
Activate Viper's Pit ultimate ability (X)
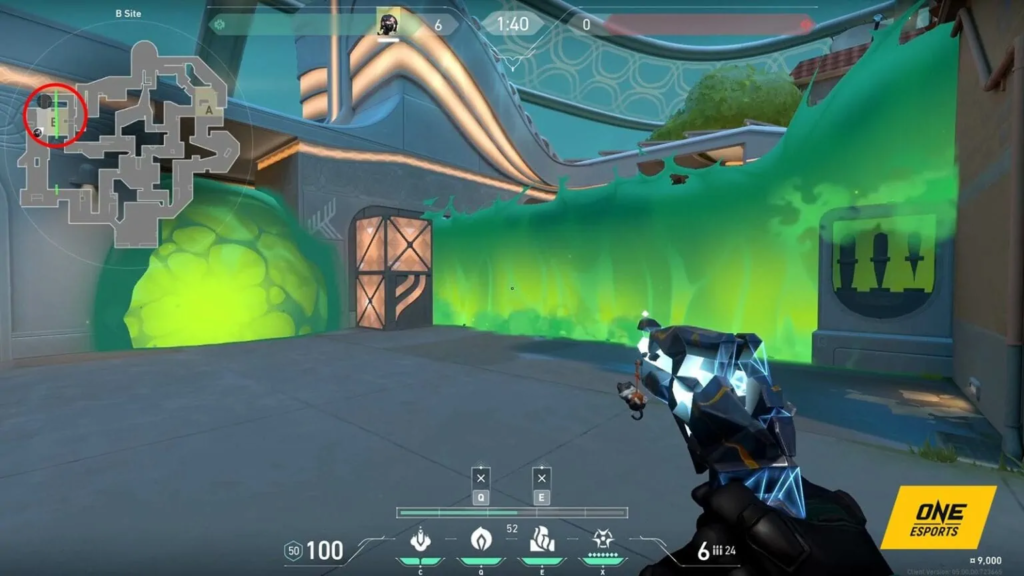coord(602,540)
